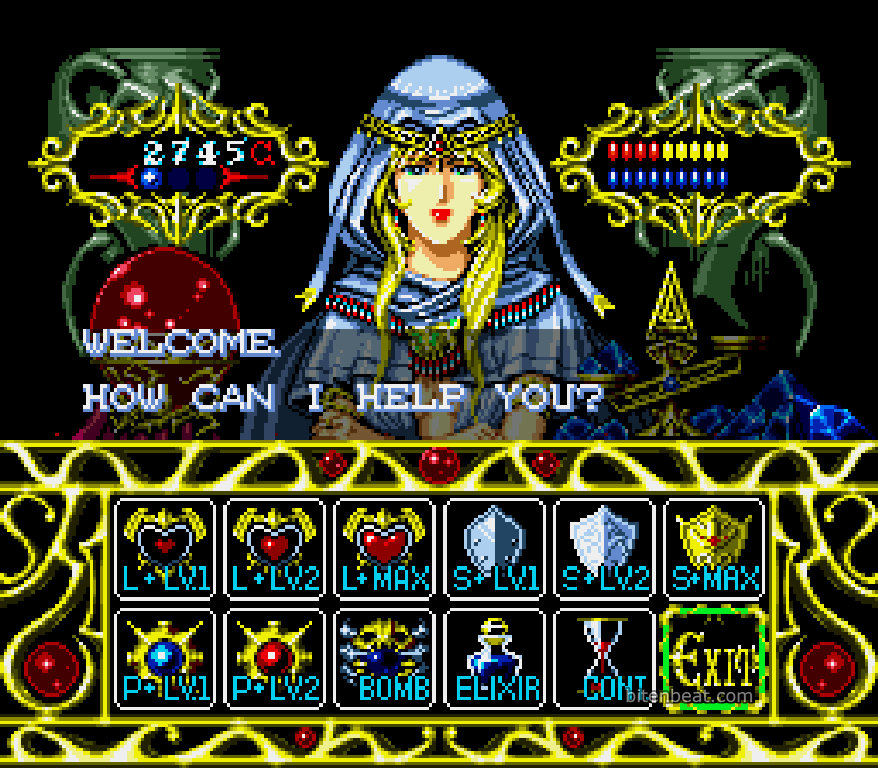This screenshot has width=878, height=768.
Task: Purchase the S+MAX golden shield
Action: (x=714, y=548)
